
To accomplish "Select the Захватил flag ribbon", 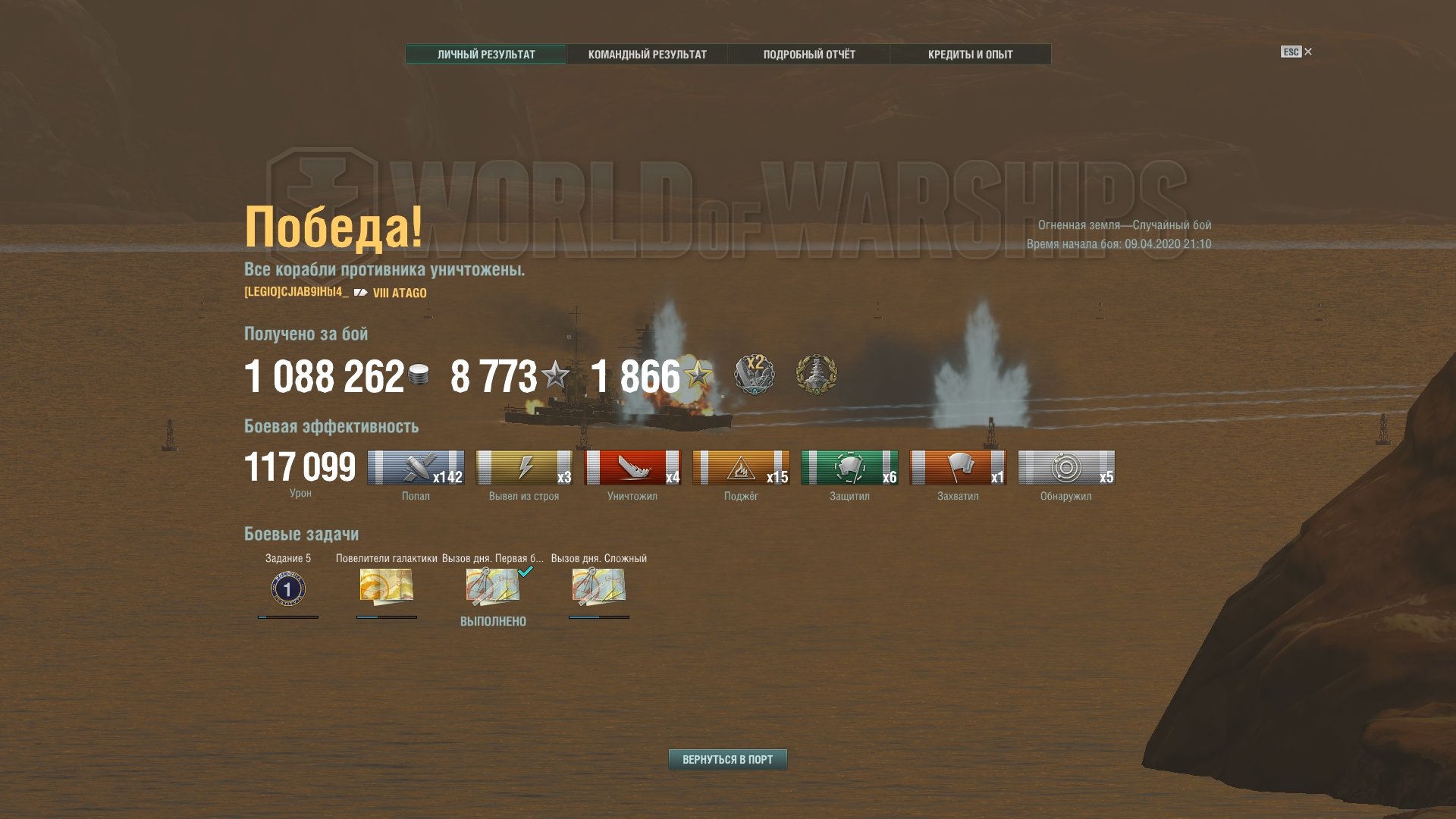I will tap(958, 468).
